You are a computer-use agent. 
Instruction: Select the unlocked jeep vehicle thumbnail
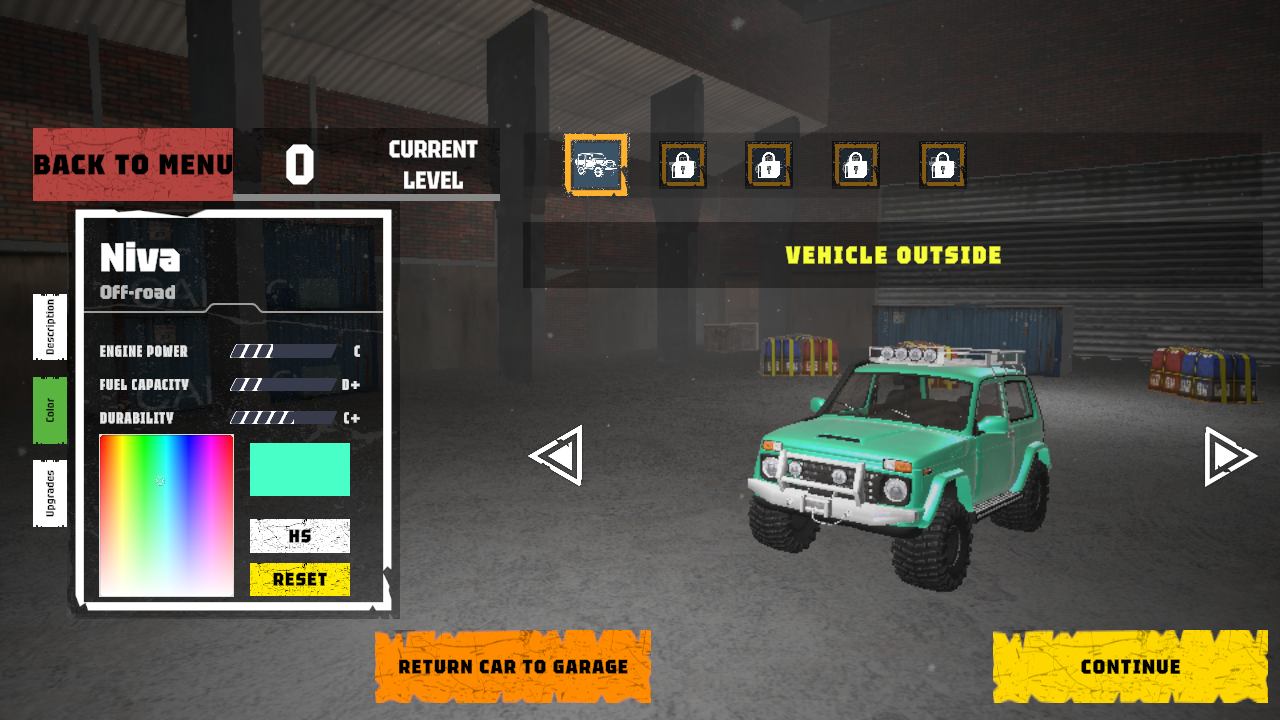596,165
